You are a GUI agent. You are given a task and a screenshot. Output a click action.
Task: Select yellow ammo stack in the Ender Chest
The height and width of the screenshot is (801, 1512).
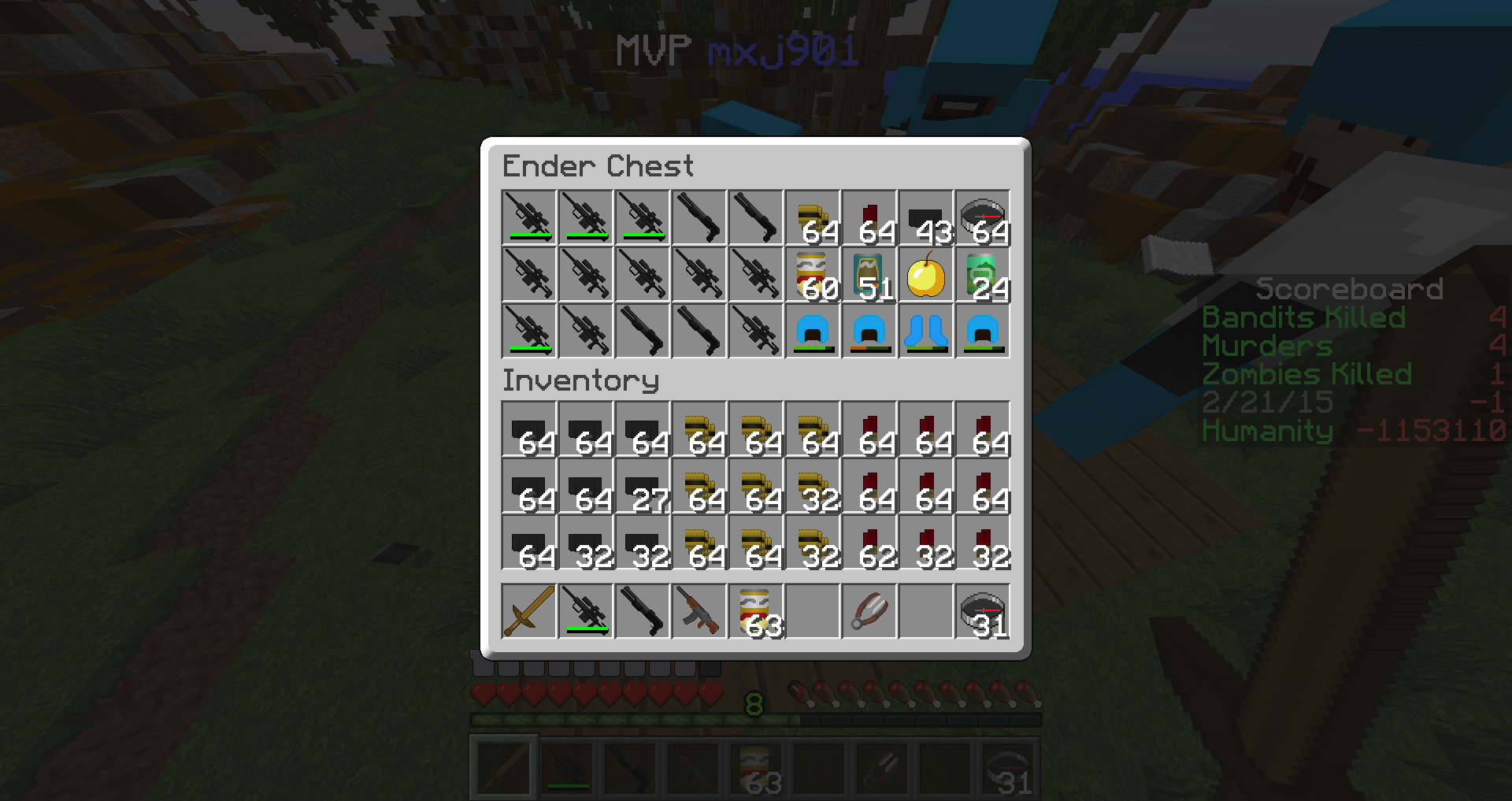pyautogui.click(x=813, y=218)
